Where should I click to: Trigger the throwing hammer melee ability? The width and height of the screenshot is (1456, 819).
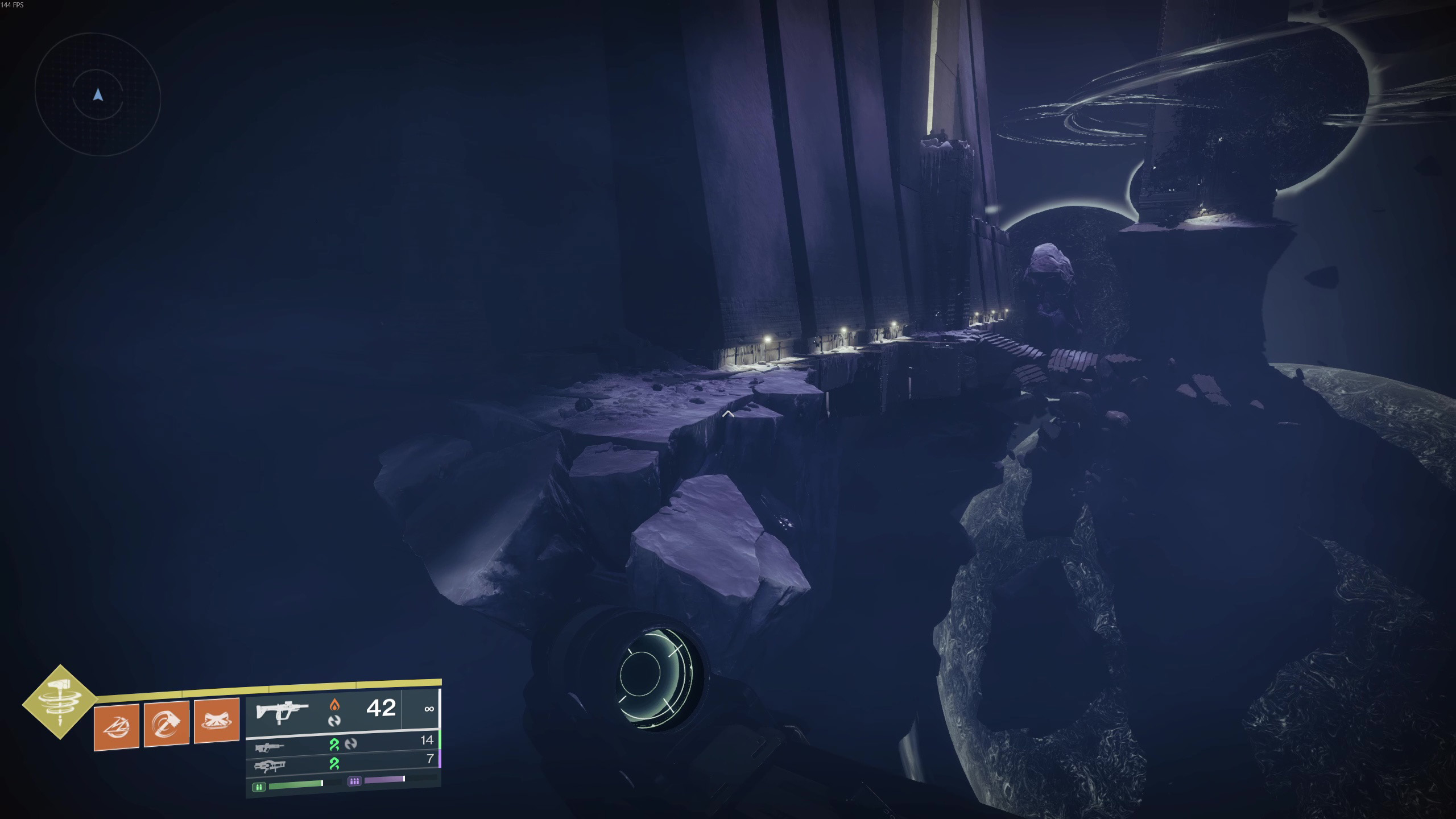[166, 723]
